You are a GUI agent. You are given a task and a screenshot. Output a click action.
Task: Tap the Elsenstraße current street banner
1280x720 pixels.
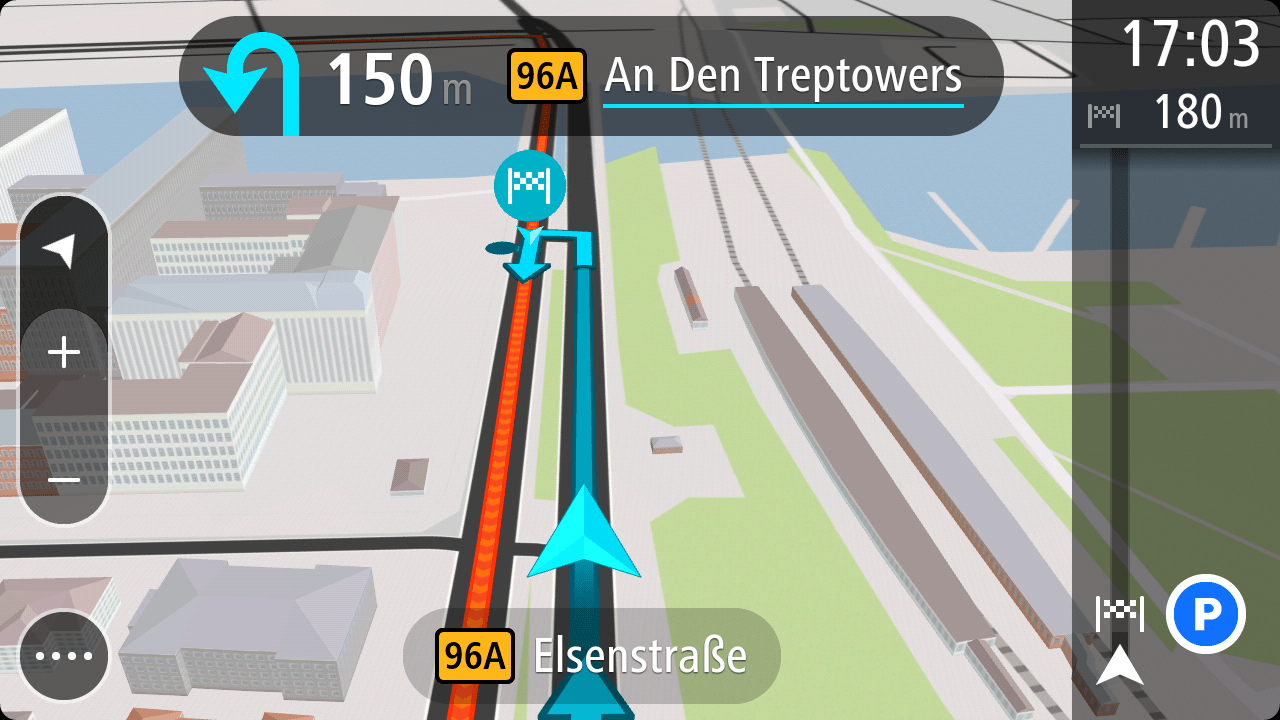pos(639,655)
